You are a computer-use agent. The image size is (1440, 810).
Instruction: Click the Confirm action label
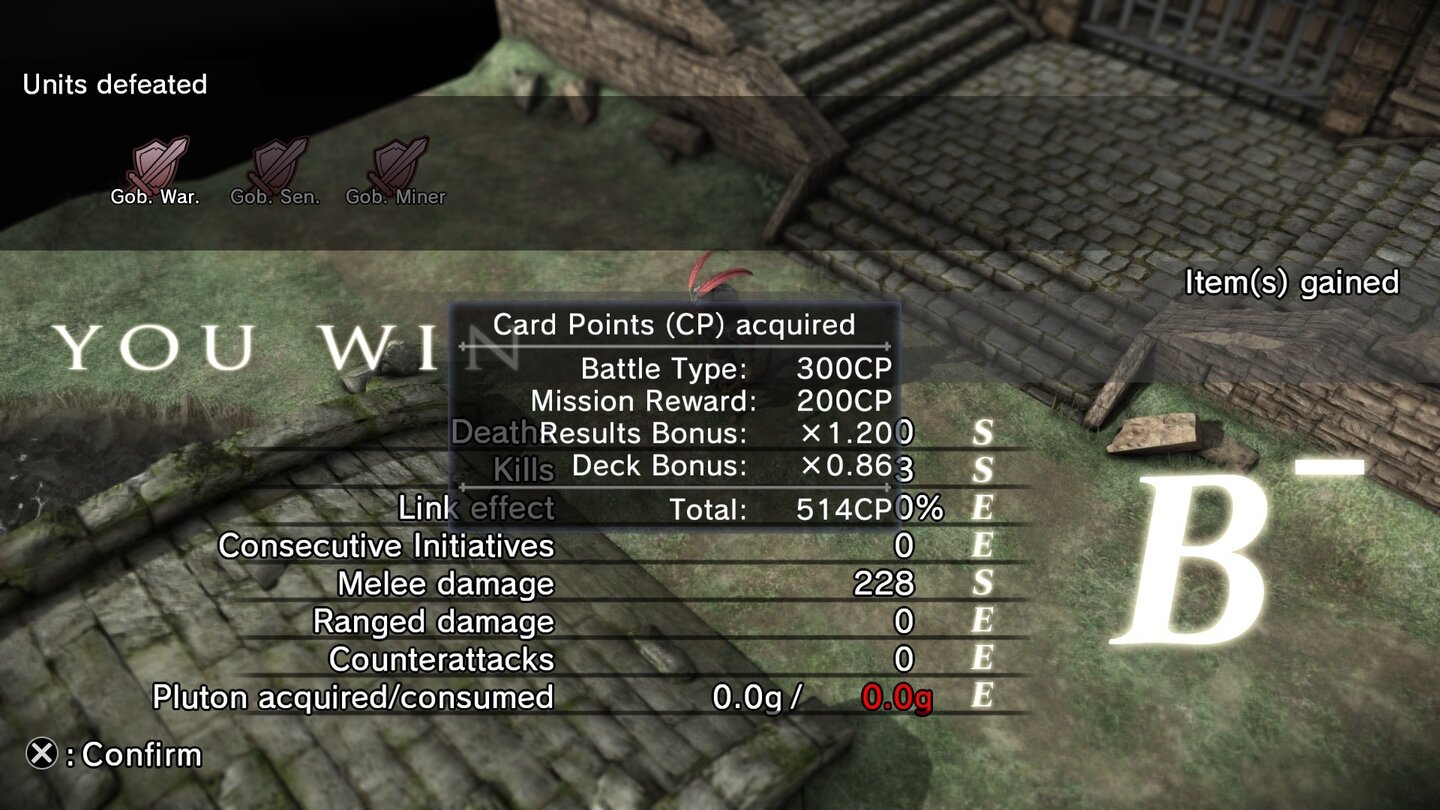(x=130, y=756)
